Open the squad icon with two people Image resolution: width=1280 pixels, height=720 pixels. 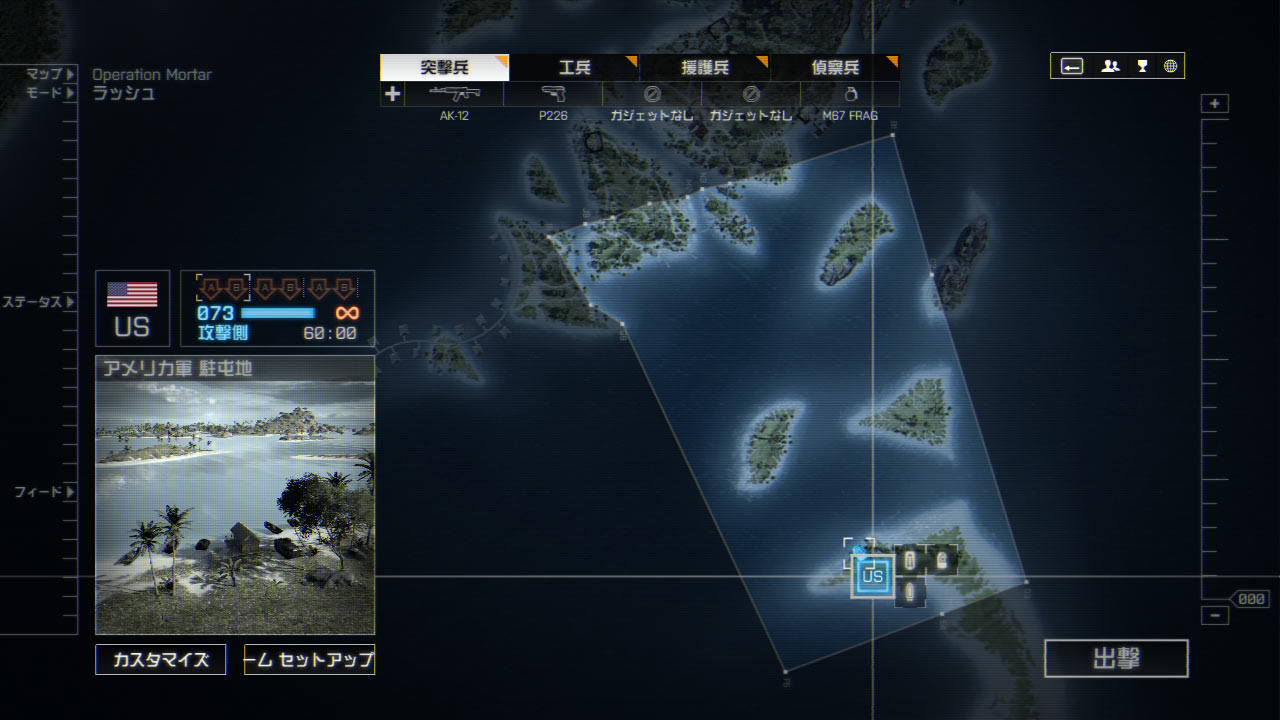[1110, 66]
